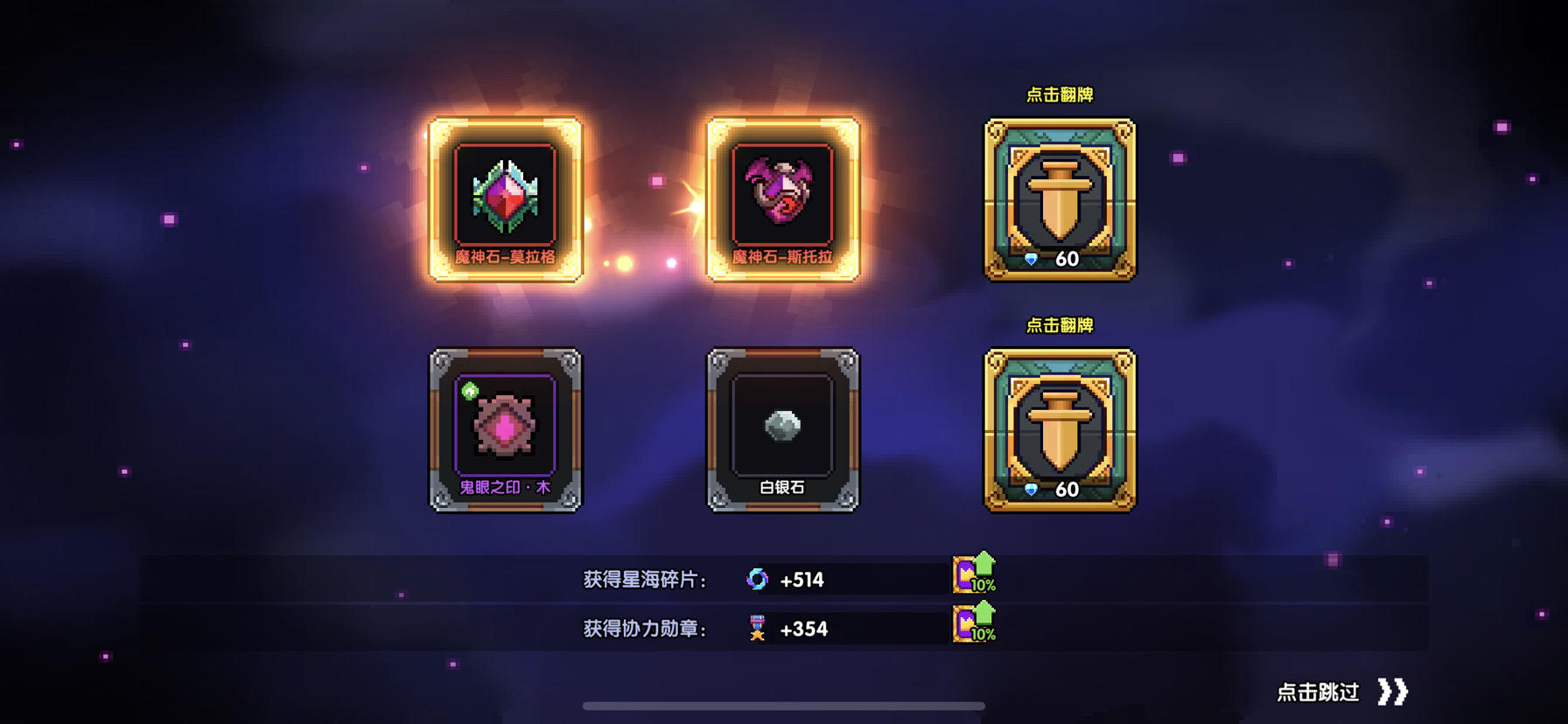Click the diamond icon on the bottom card
This screenshot has height=724, width=1568.
tap(1031, 490)
